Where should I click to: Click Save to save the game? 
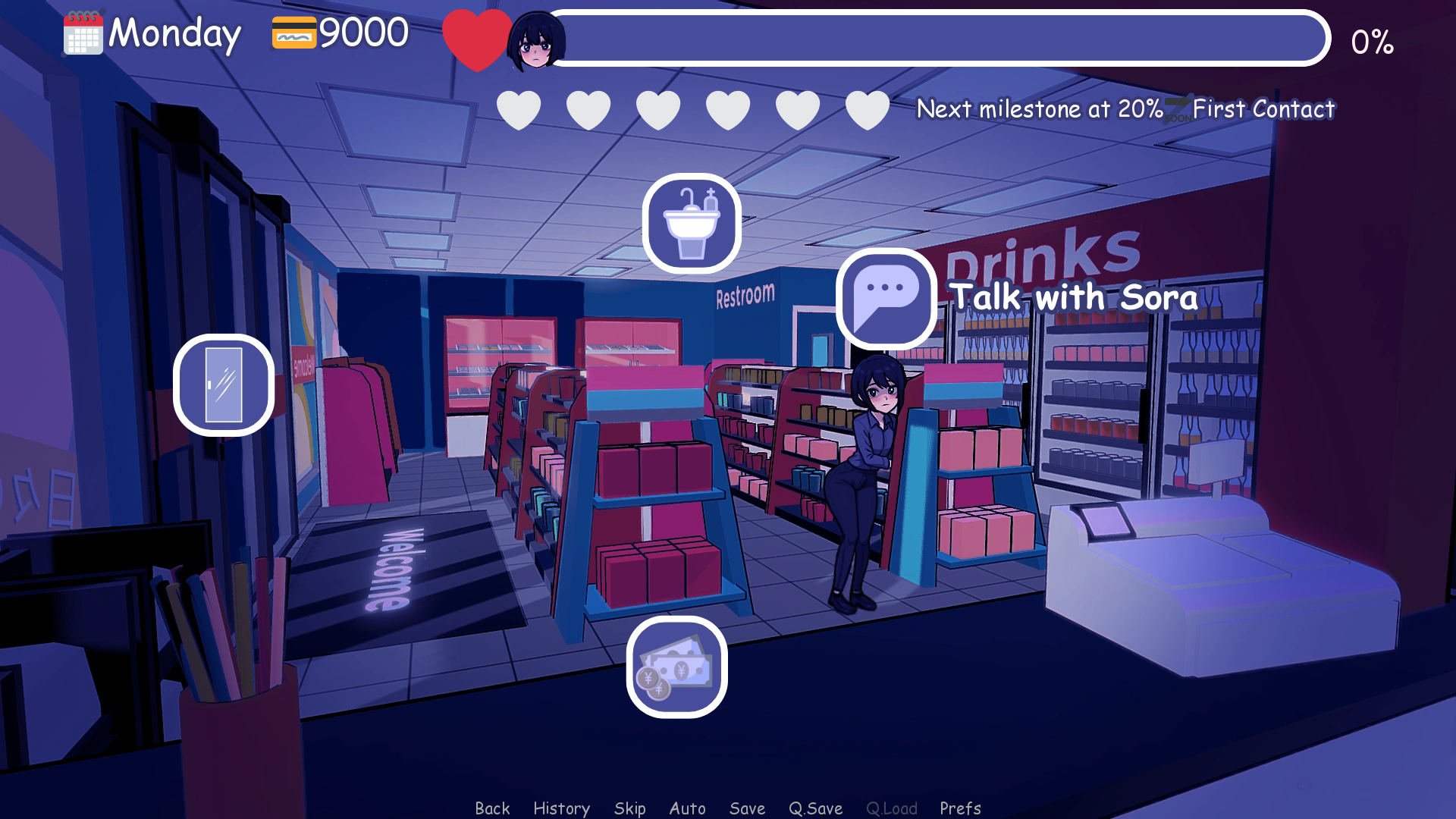click(x=747, y=807)
